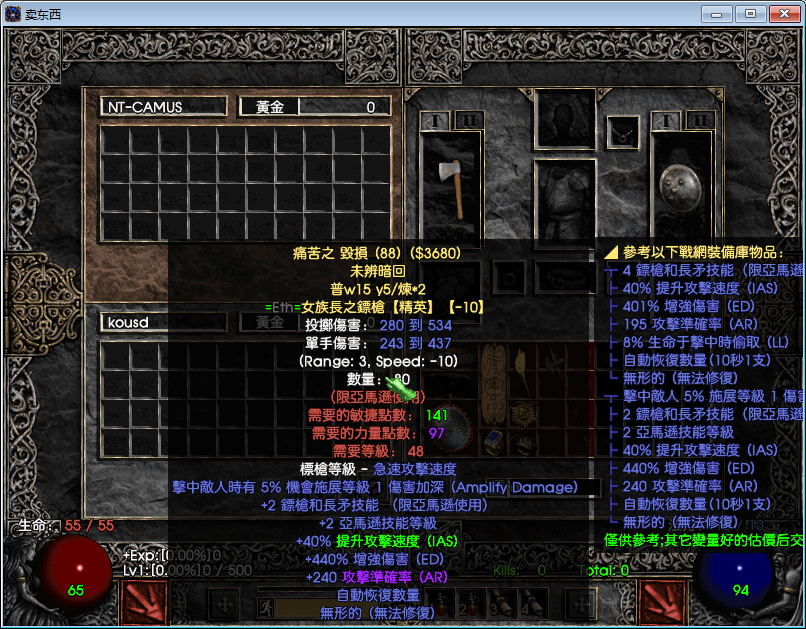Toggle the run/walk button
Viewport: 806px width, 629px height.
267,605
